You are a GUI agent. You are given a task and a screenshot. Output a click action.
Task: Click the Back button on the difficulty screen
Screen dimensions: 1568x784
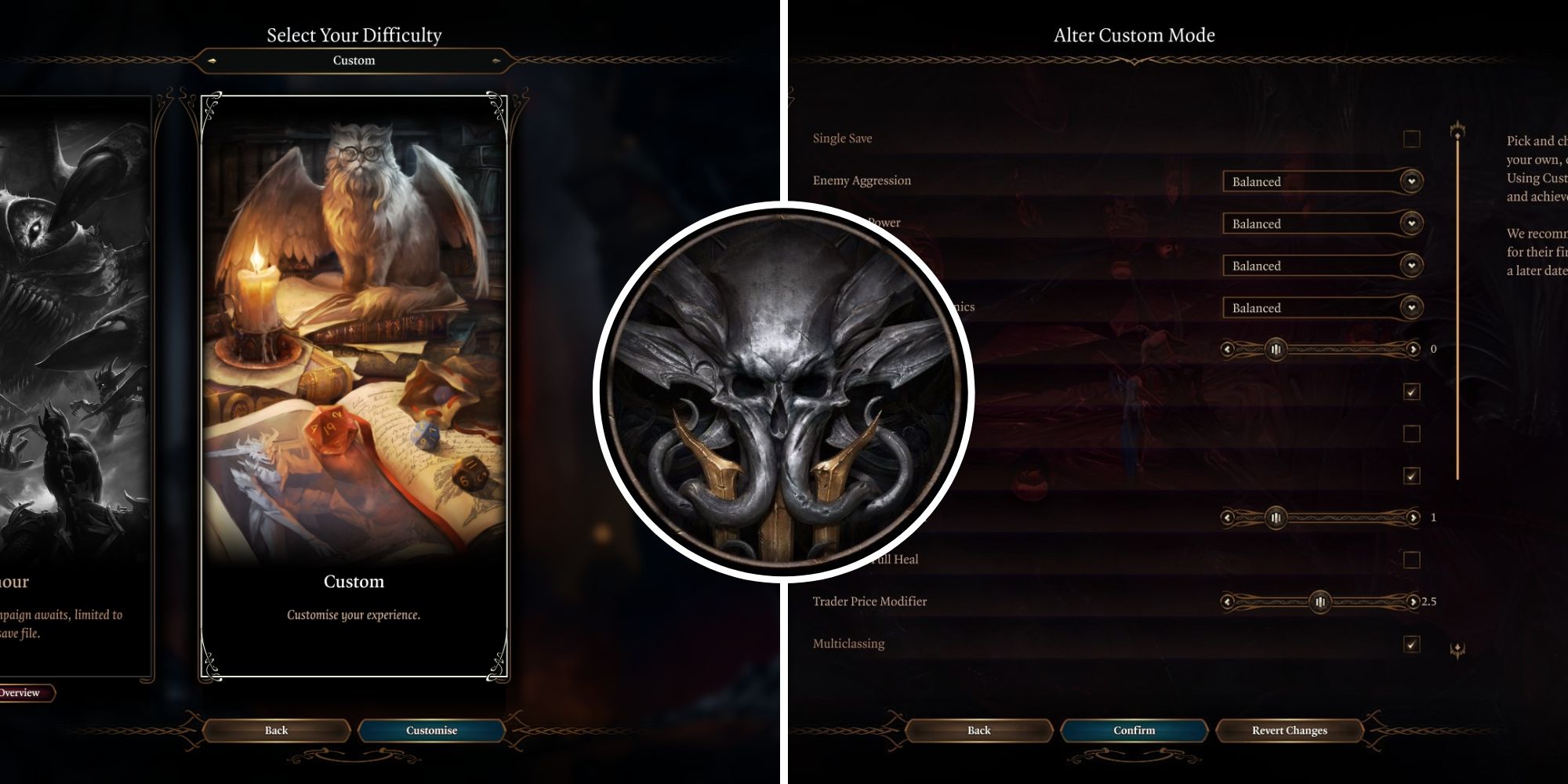(x=275, y=731)
